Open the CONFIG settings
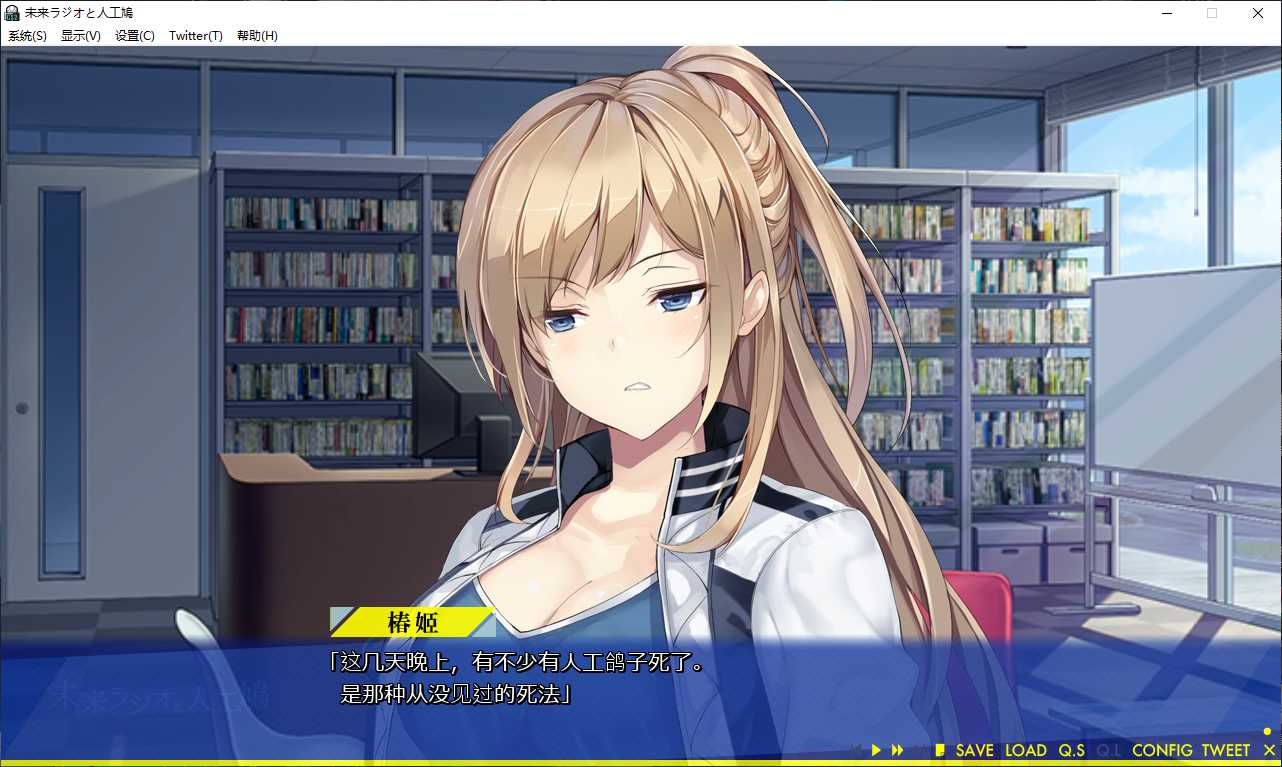The width and height of the screenshot is (1282, 767). [1162, 750]
